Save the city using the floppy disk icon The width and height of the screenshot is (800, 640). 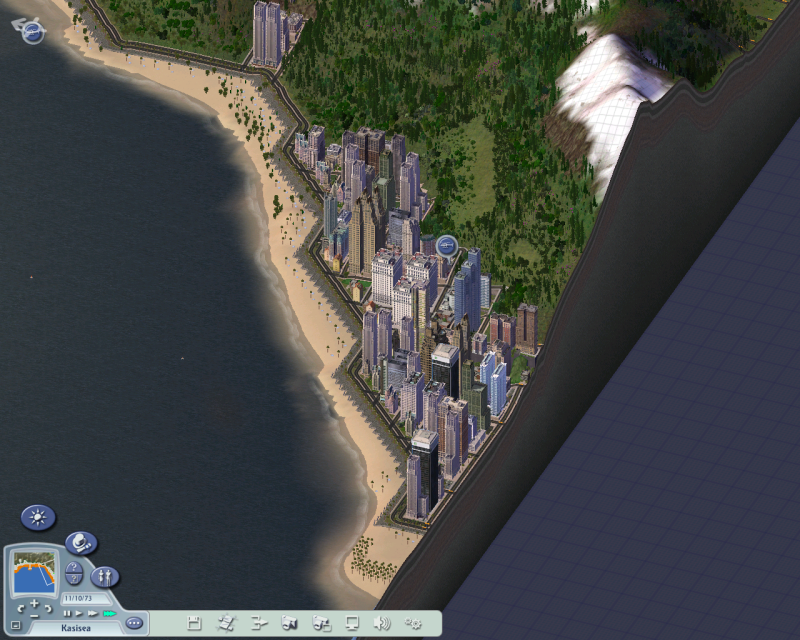coord(194,623)
